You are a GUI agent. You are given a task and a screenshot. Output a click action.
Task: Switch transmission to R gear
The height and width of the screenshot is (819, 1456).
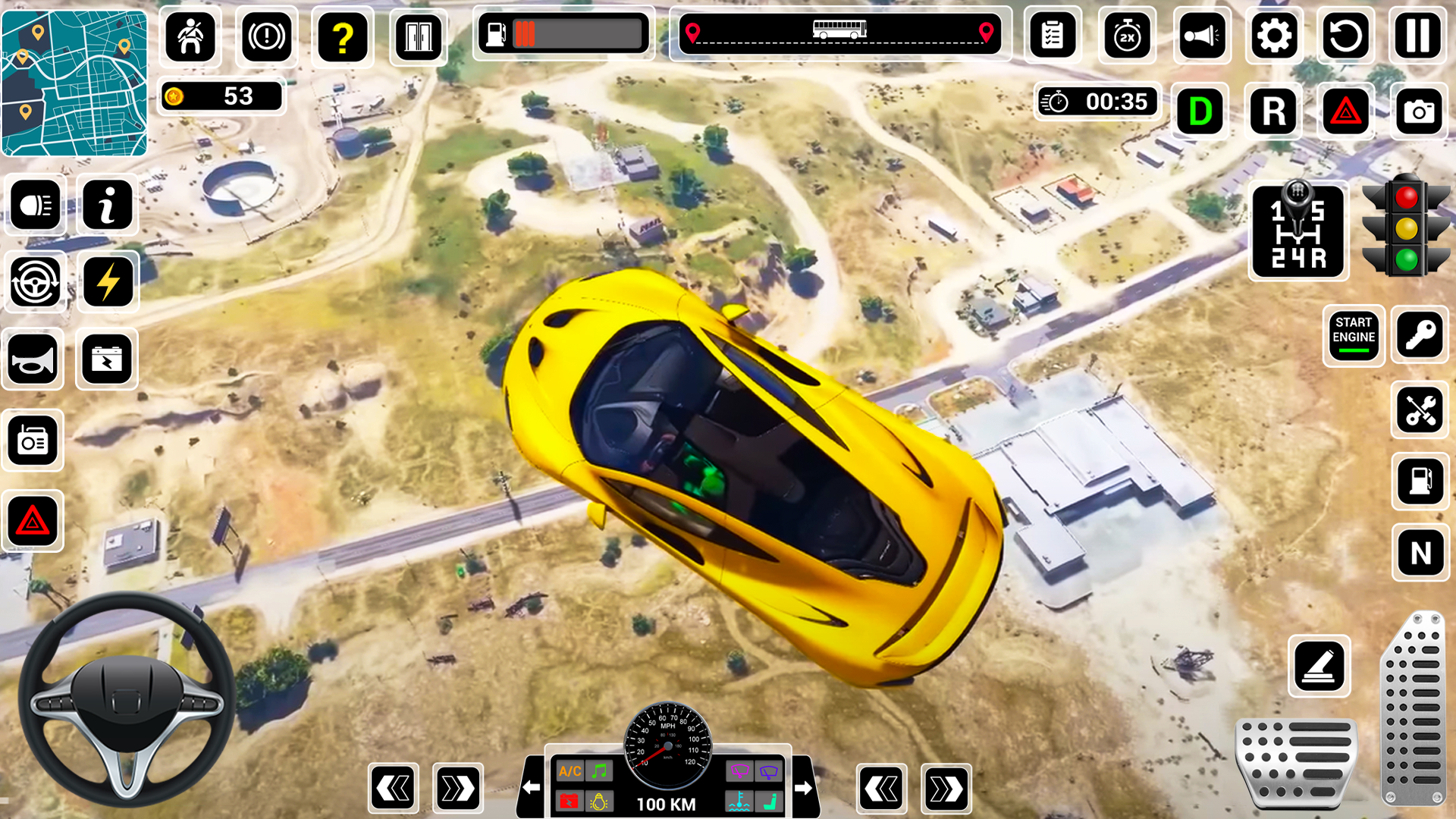click(x=1273, y=112)
